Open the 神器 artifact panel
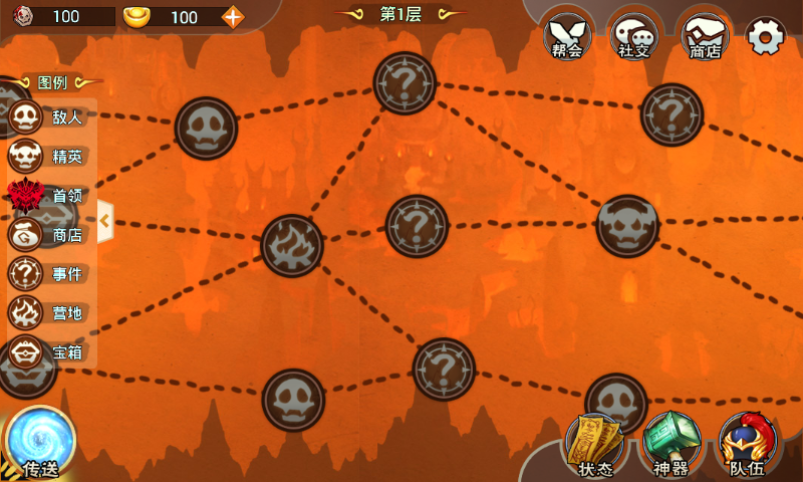 (x=668, y=445)
